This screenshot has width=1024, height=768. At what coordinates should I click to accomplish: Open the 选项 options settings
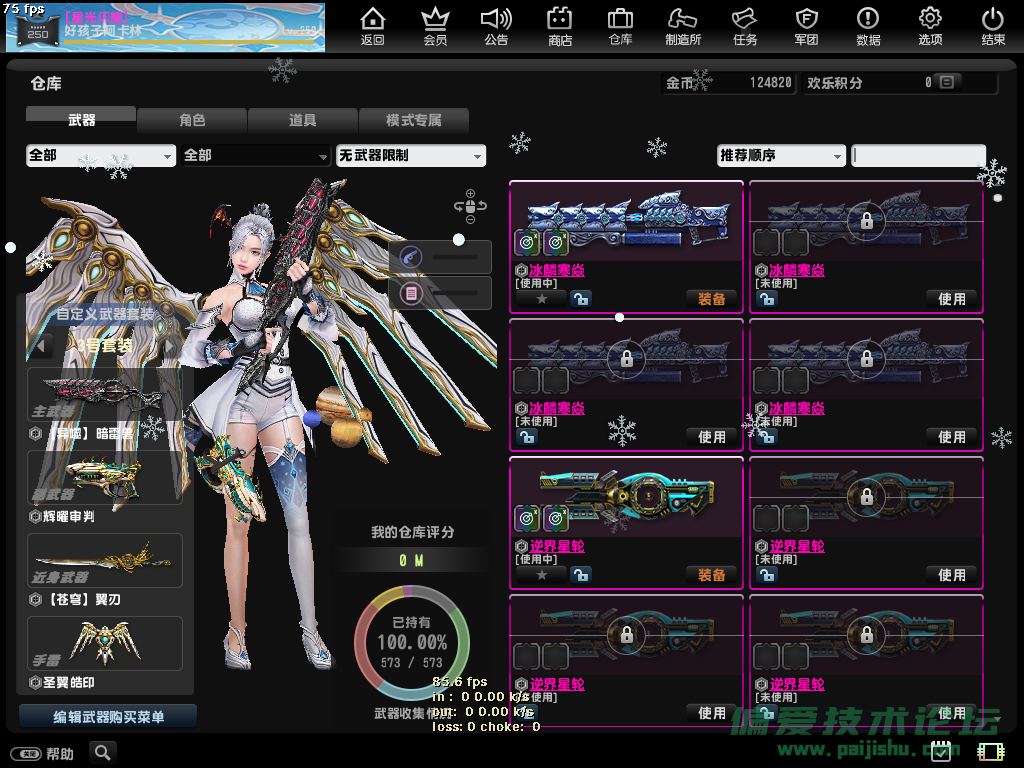coord(930,26)
